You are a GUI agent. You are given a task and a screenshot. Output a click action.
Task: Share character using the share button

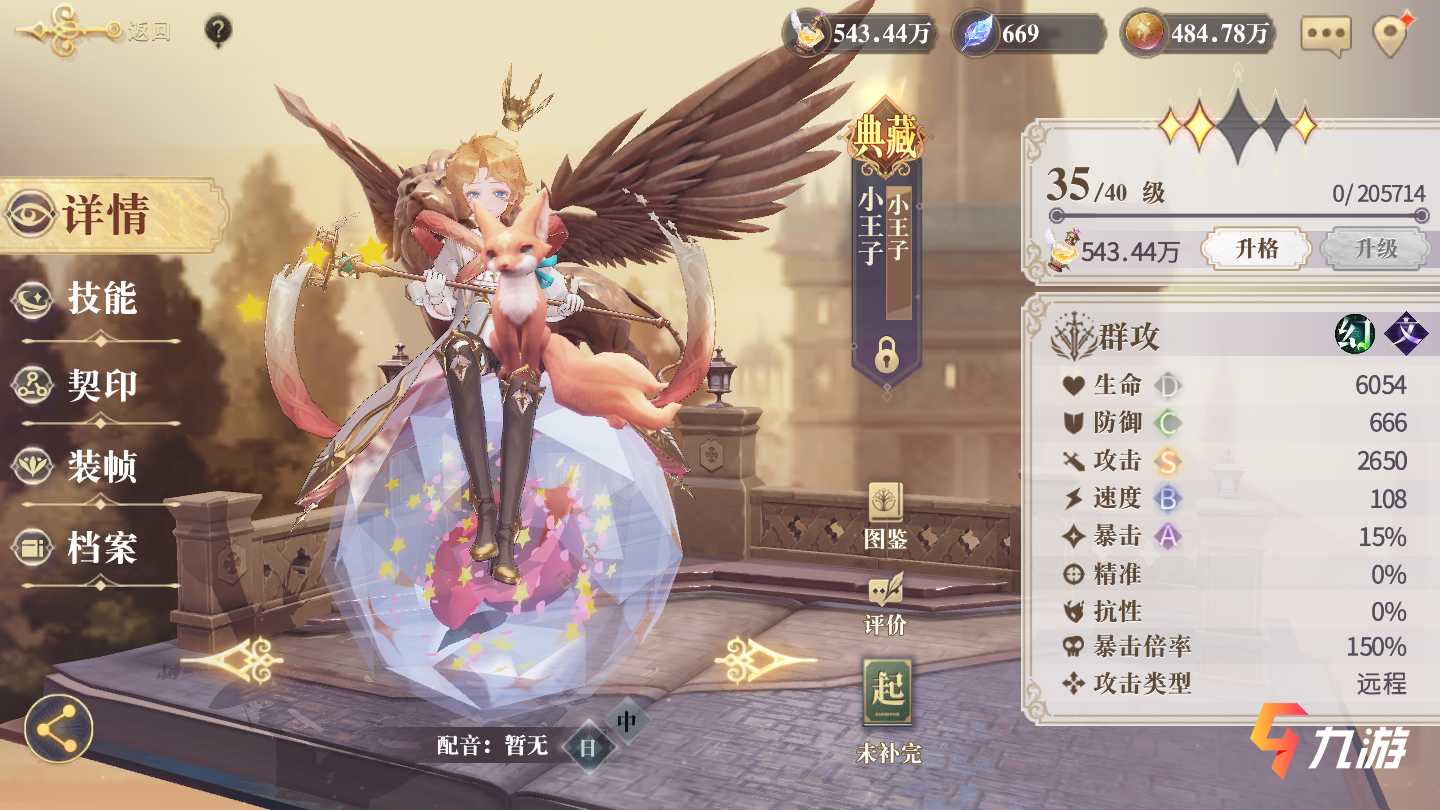click(x=59, y=729)
